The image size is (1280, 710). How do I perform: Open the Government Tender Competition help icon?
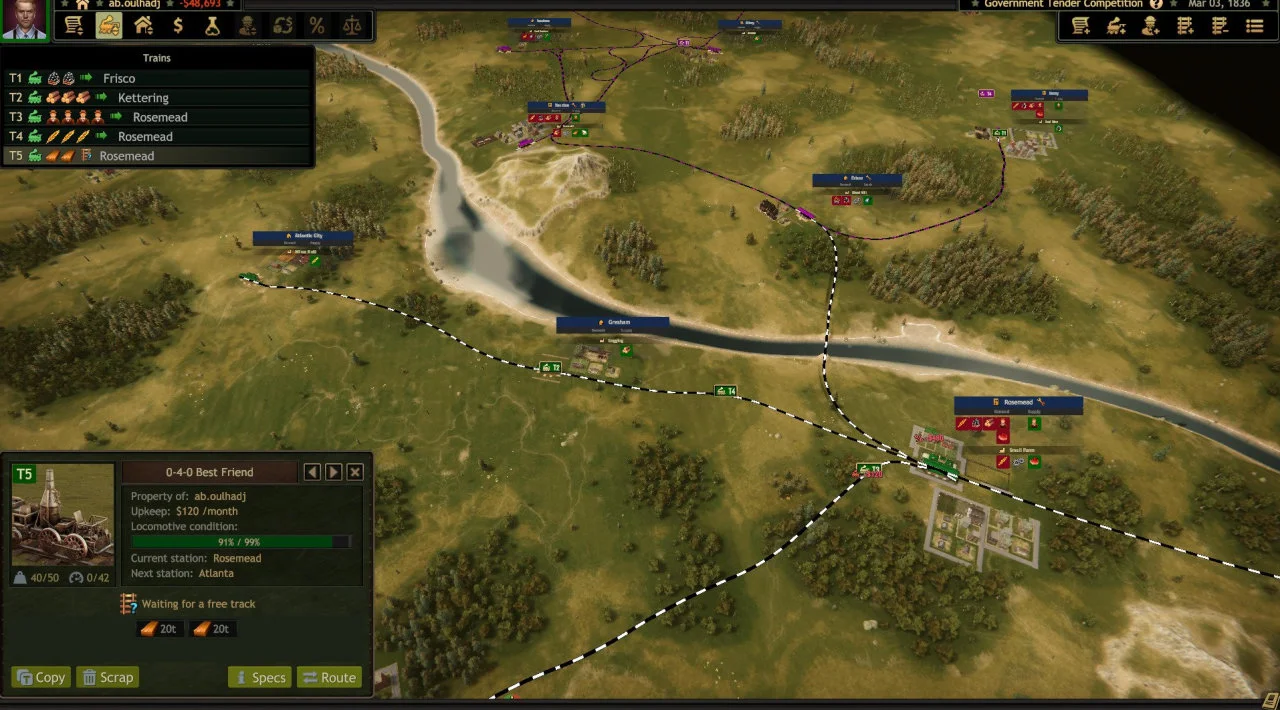click(1156, 4)
